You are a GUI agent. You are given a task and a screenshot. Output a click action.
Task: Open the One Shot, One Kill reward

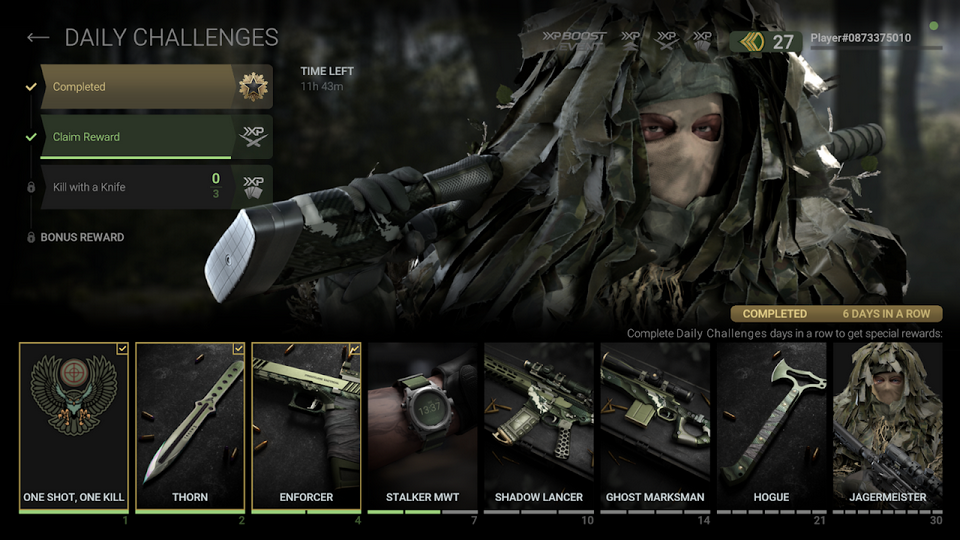pyautogui.click(x=74, y=426)
